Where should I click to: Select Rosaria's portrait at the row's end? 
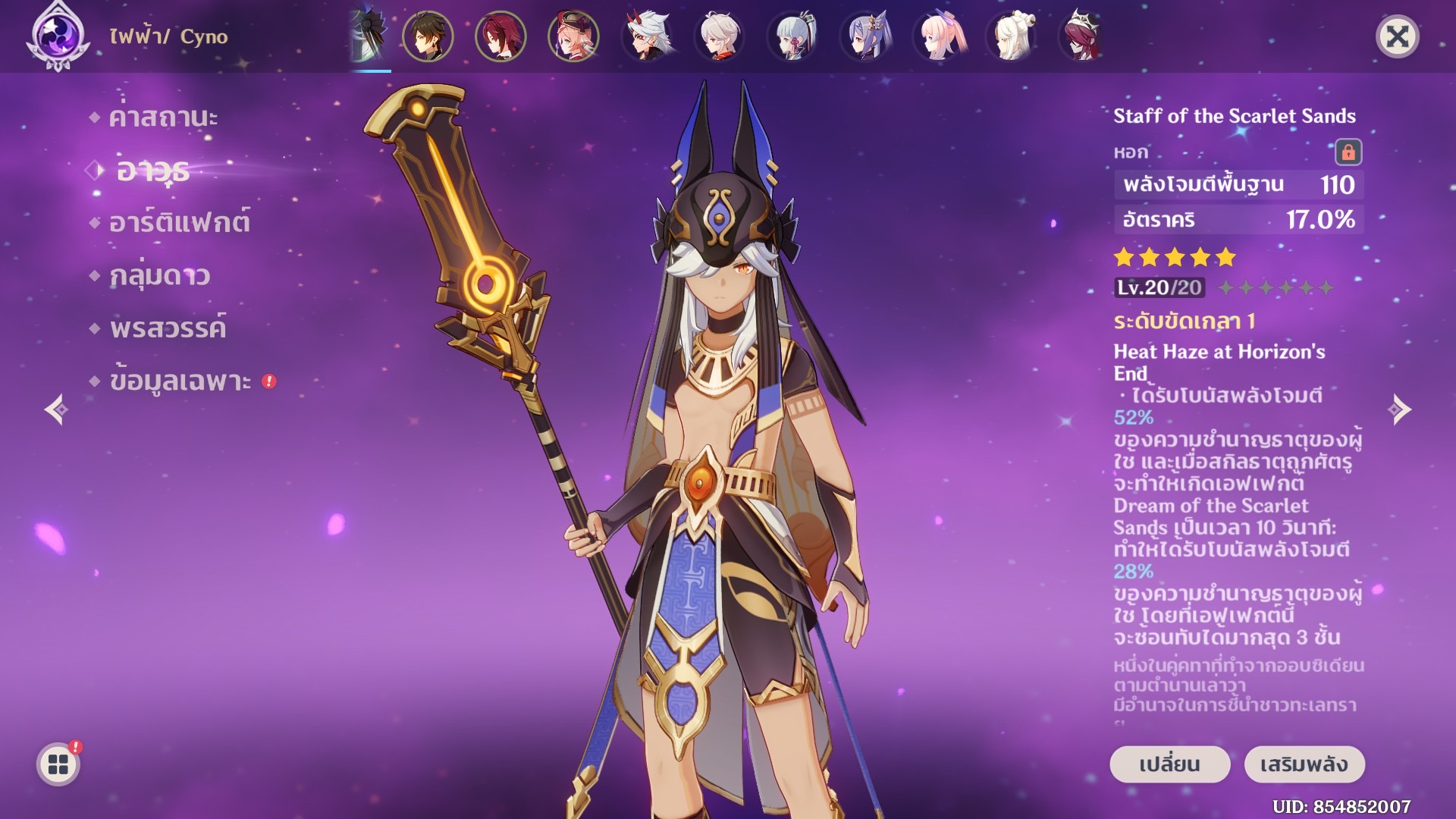(x=1083, y=36)
